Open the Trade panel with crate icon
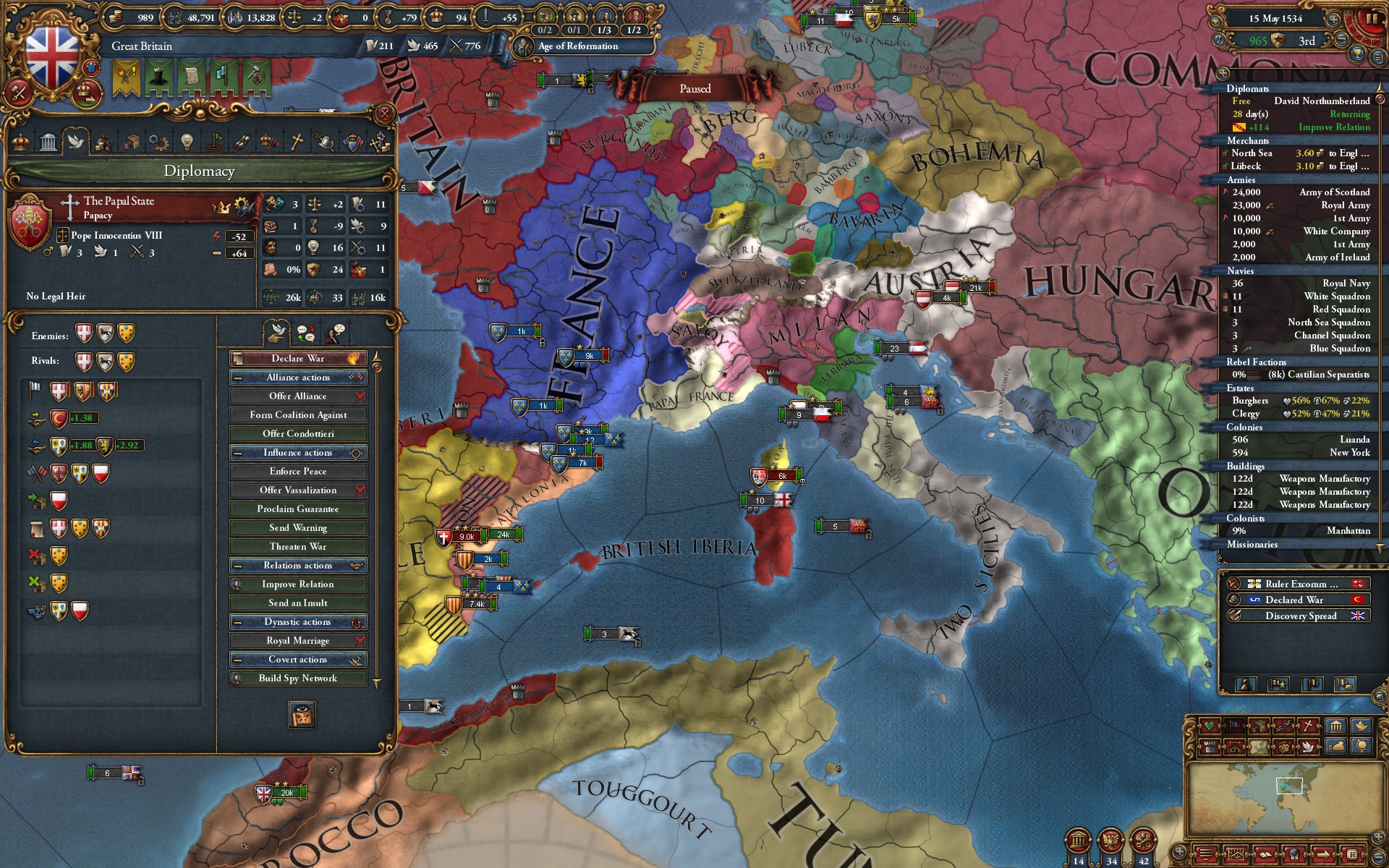The height and width of the screenshot is (868, 1389). click(132, 142)
